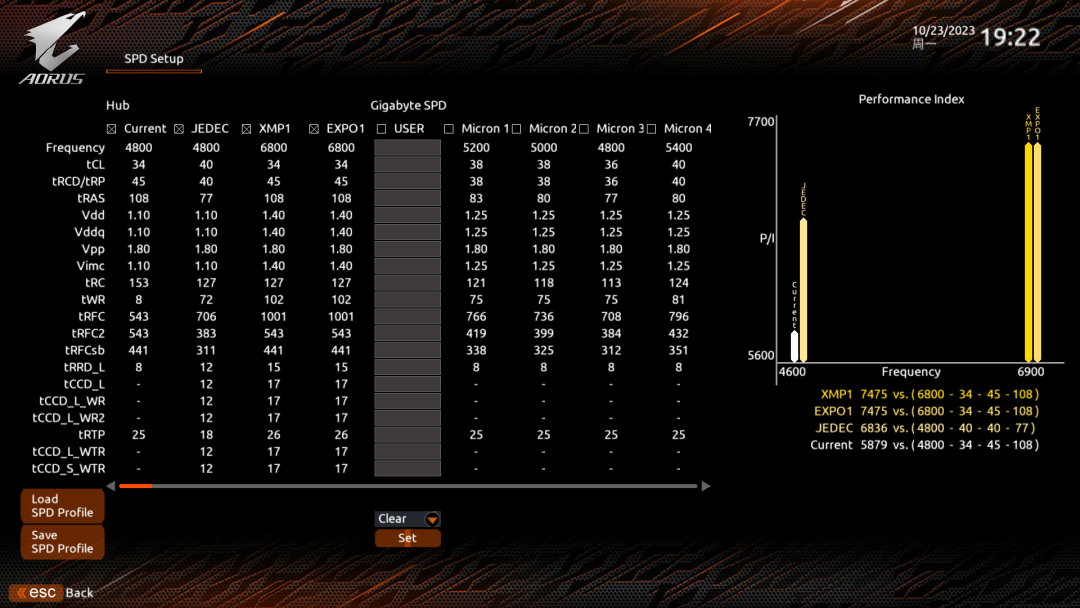Toggle the Current profile checkbox
1080x608 pixels.
112,129
